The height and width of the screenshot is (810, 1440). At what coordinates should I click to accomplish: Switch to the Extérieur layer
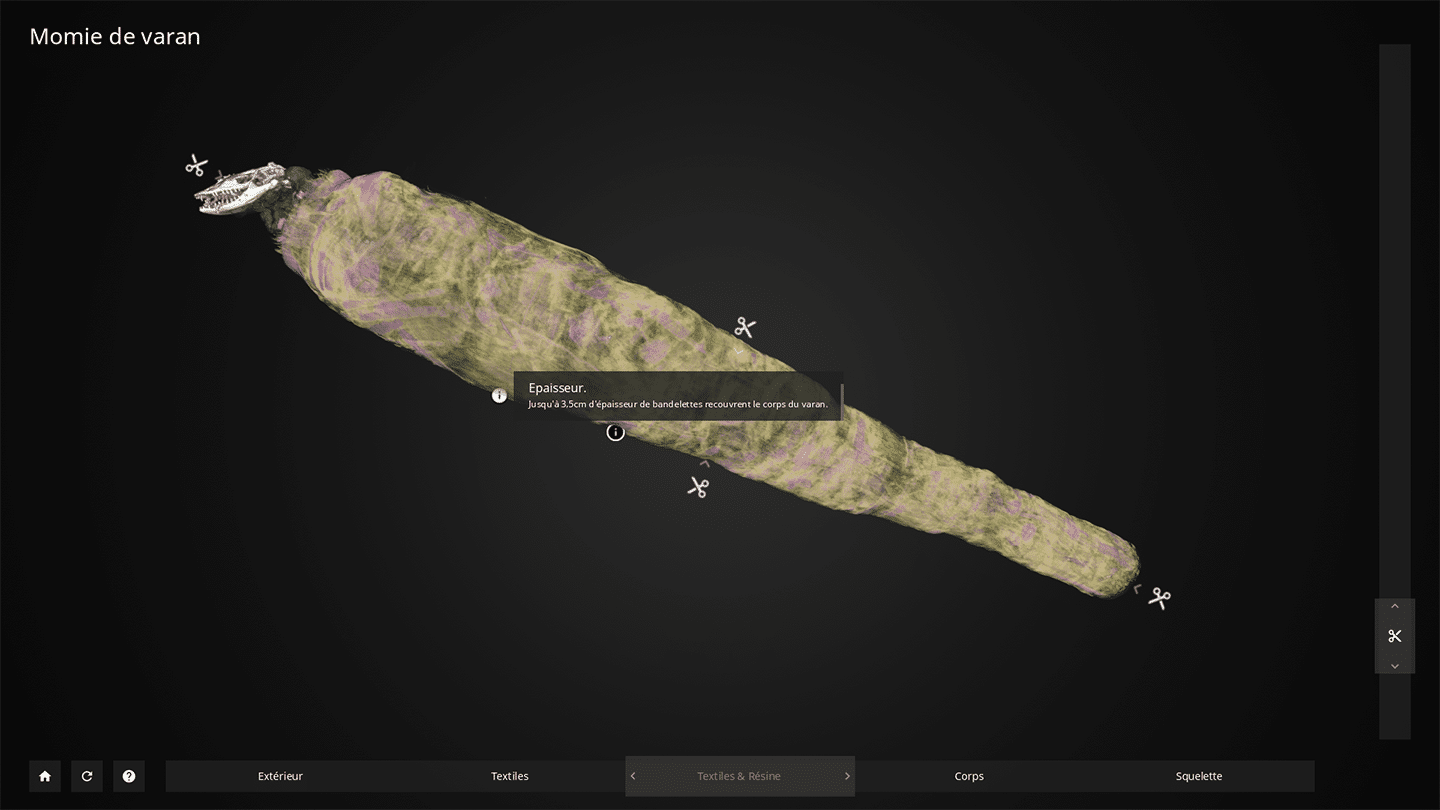280,776
